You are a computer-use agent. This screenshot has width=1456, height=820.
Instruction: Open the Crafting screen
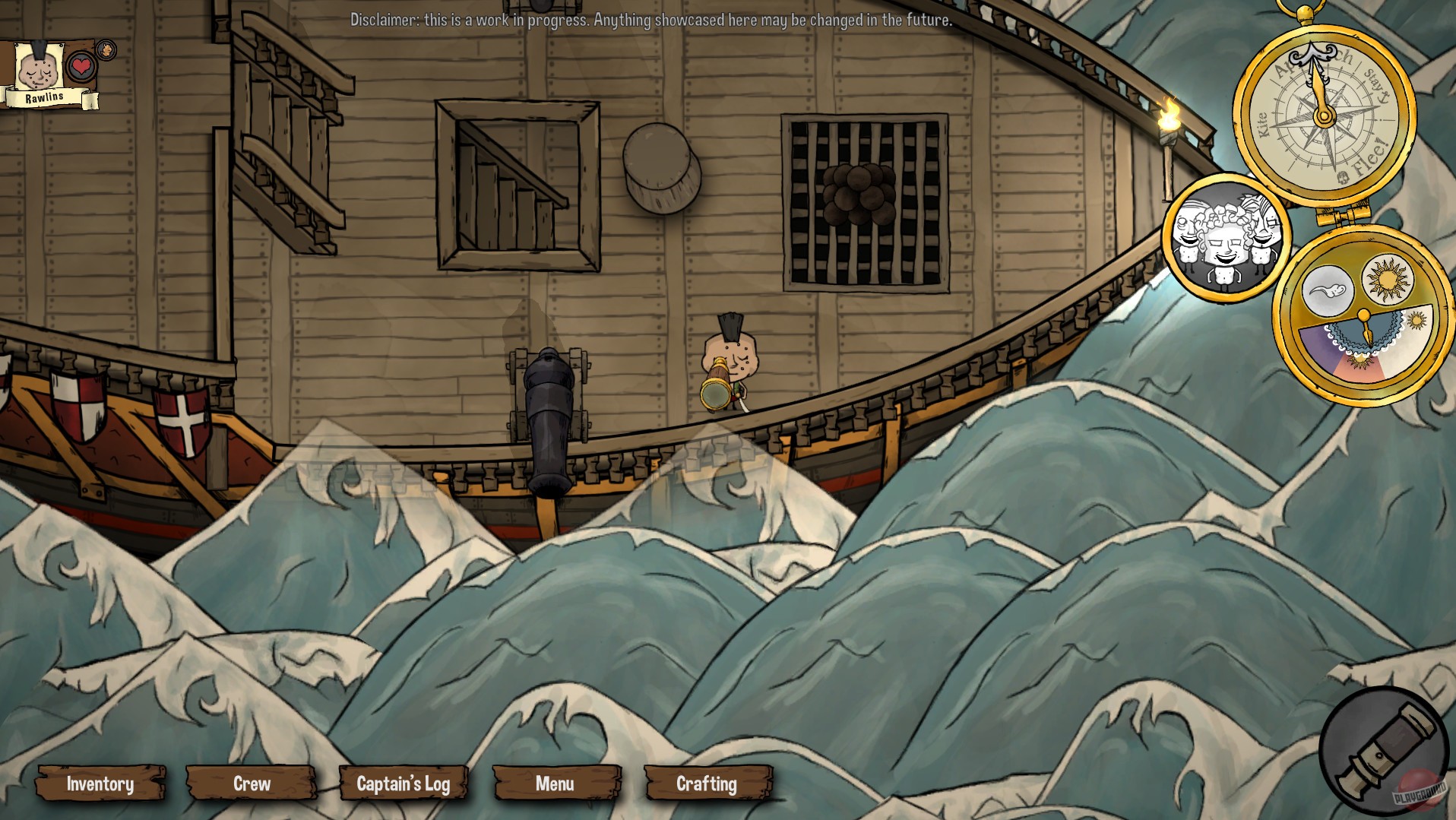point(707,784)
